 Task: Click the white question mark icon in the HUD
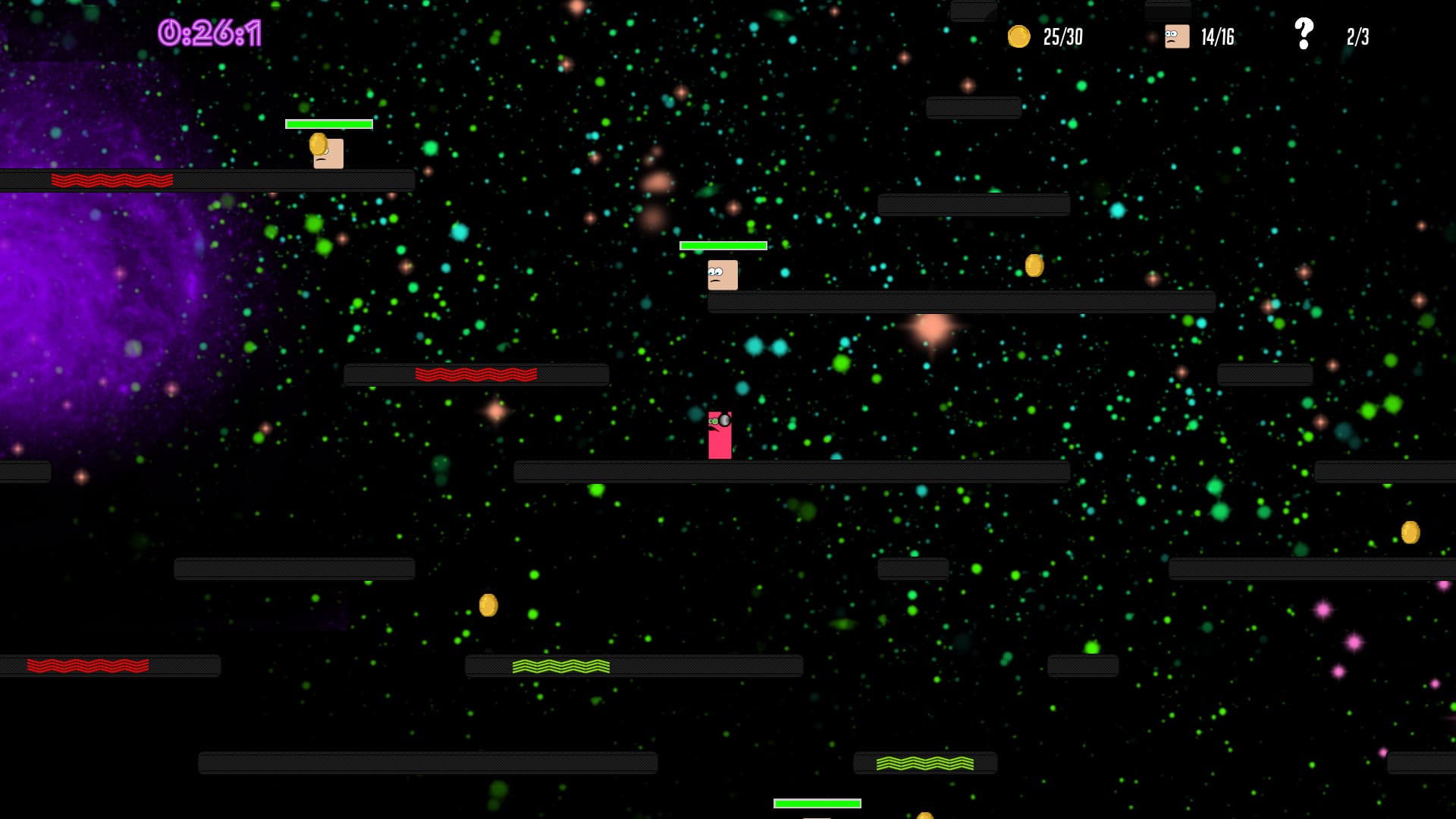(1303, 32)
